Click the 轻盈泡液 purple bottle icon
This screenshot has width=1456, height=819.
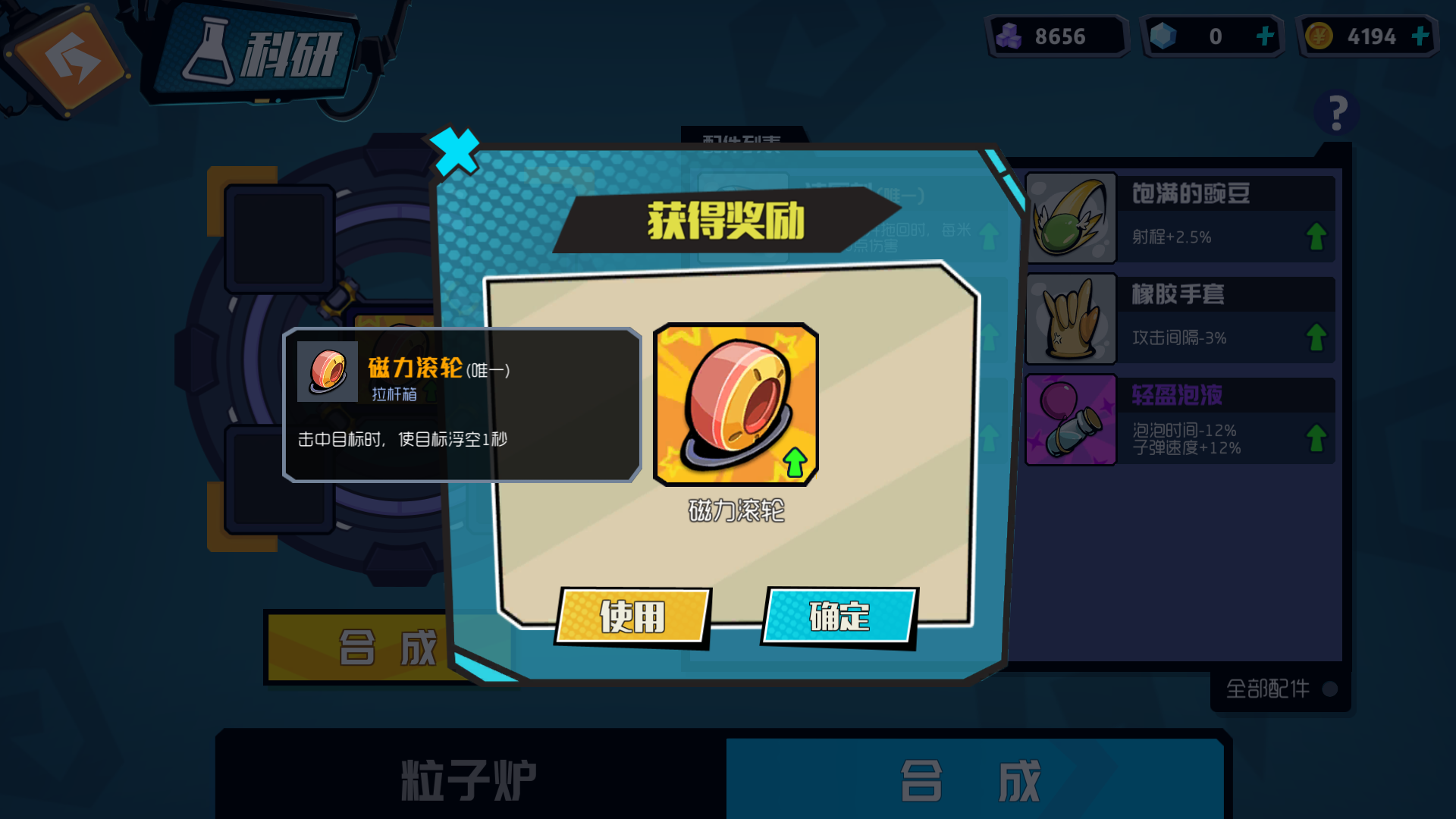pyautogui.click(x=1070, y=419)
